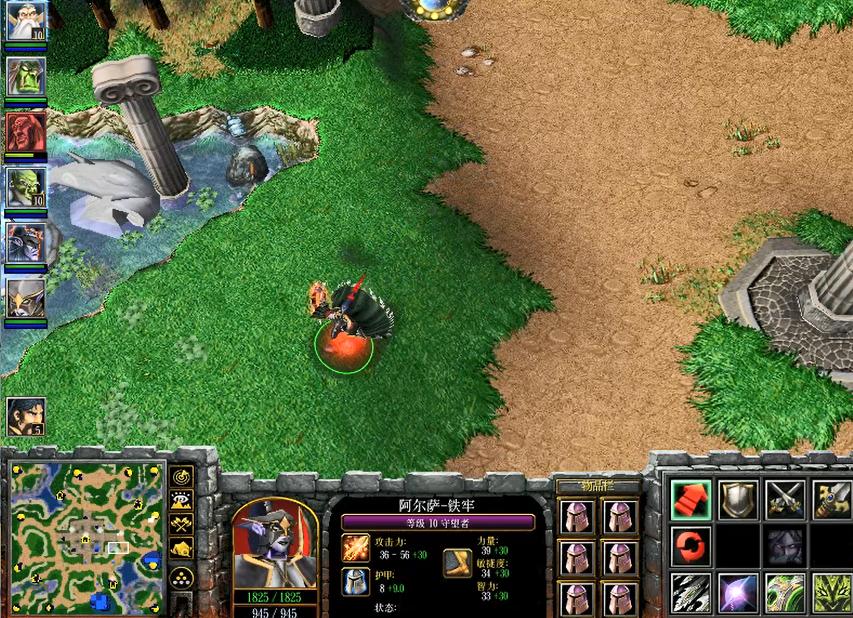Activate the green demon face ability
This screenshot has height=618, width=853.
click(x=832, y=593)
